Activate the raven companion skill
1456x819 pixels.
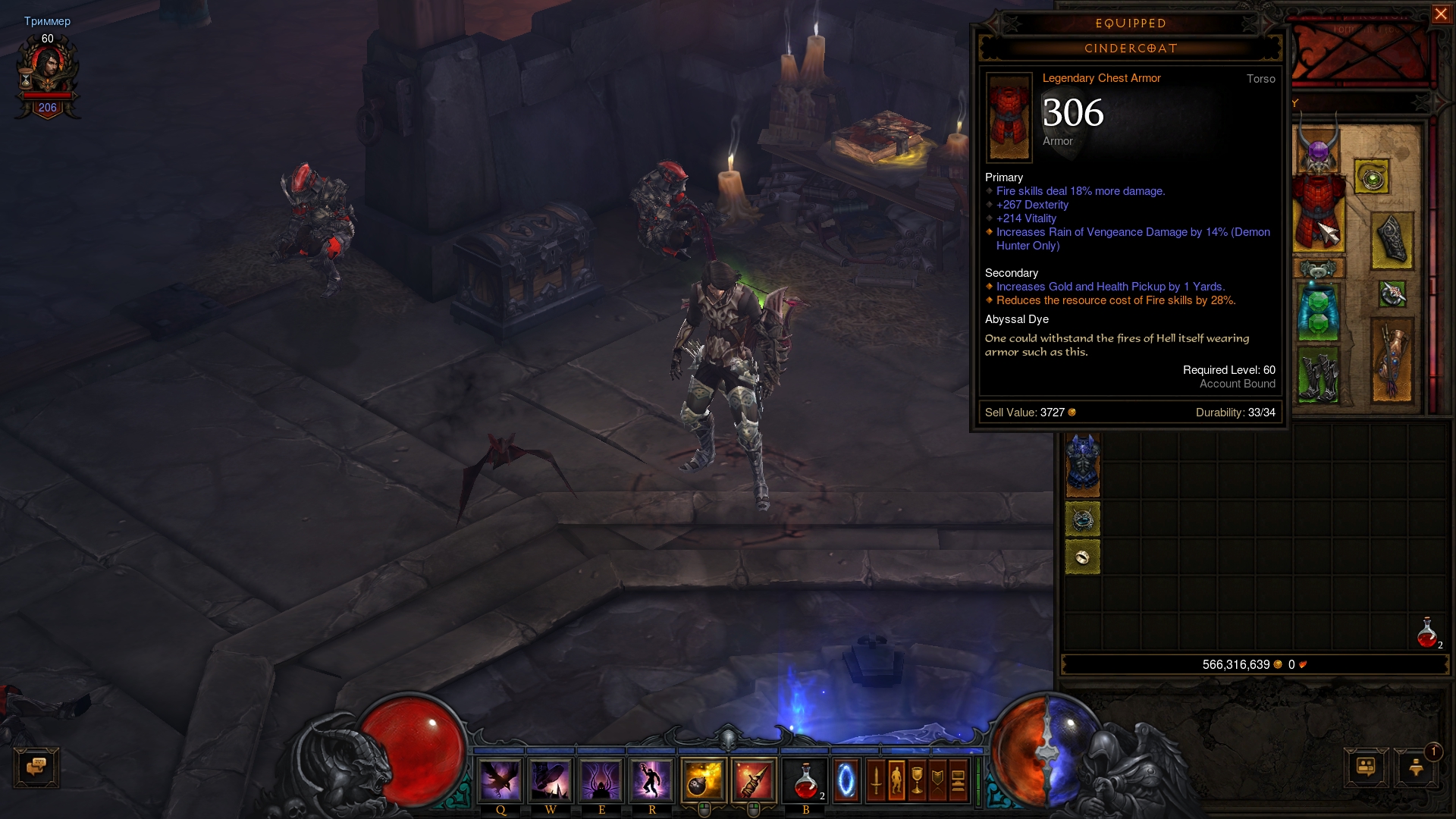pyautogui.click(x=500, y=780)
